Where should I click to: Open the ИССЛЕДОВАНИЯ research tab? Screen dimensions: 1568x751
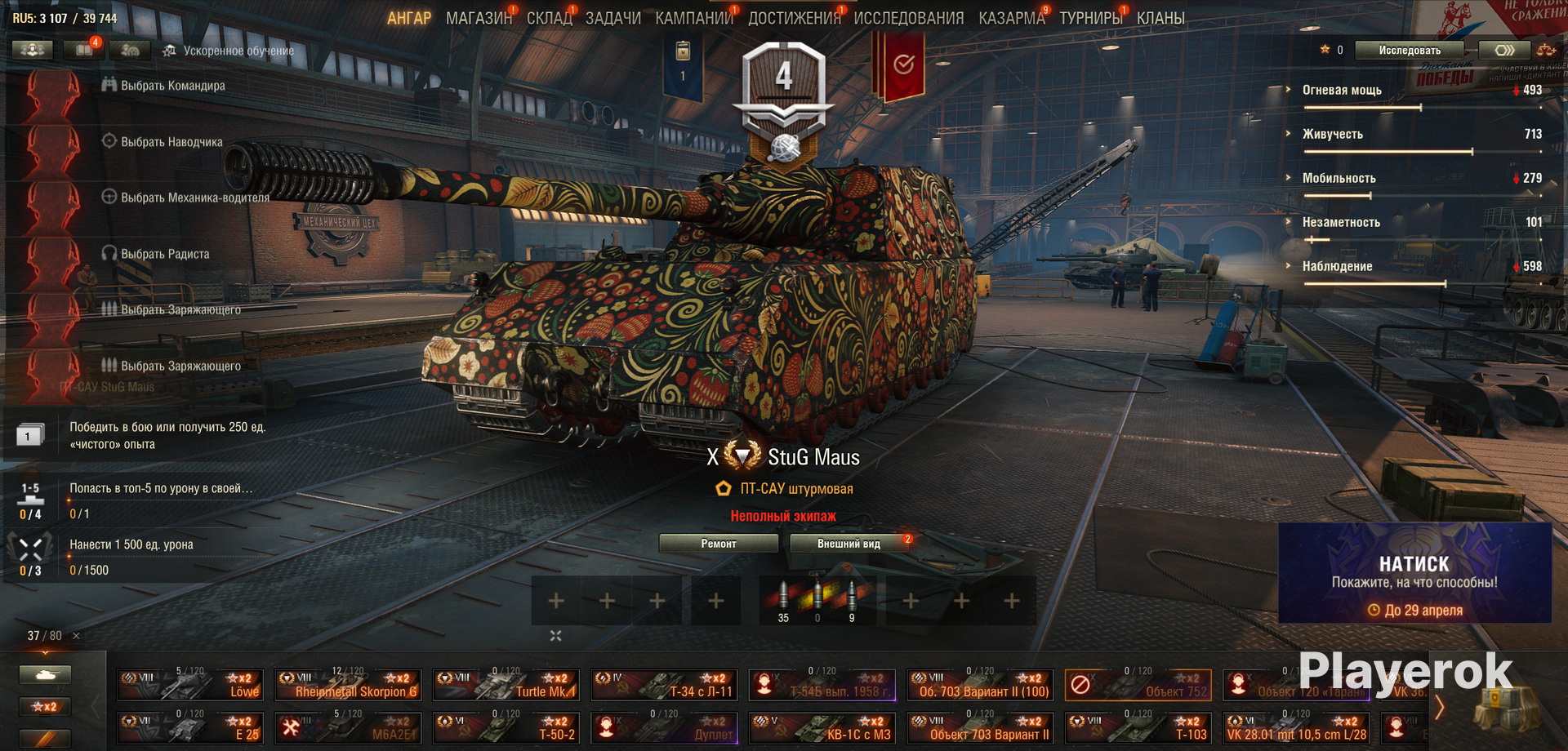(908, 18)
